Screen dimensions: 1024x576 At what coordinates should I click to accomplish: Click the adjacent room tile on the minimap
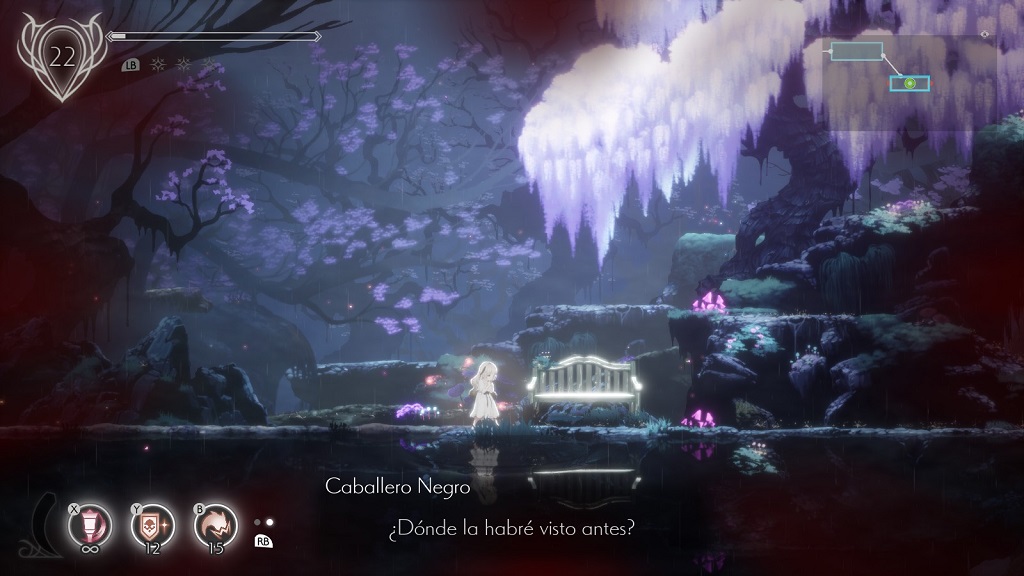[856, 51]
